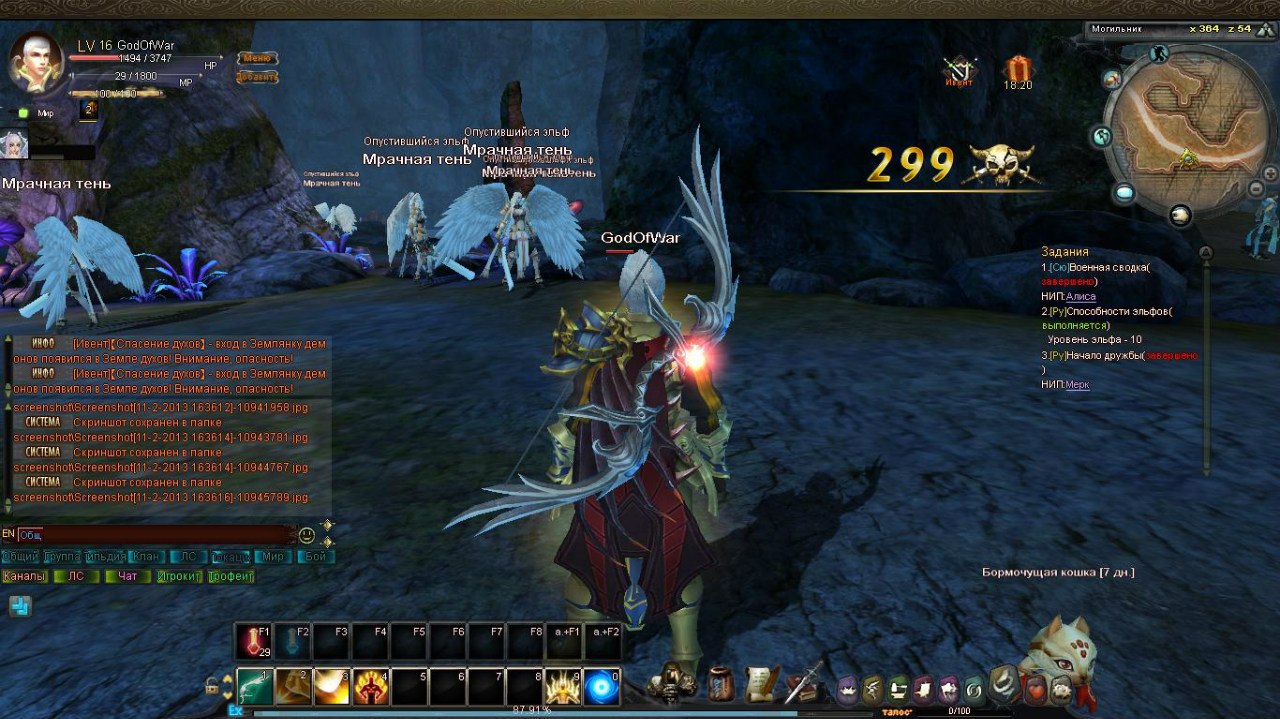The image size is (1280, 719).
Task: Follow the Алиса NPC link in quest tracker
Action: (1081, 297)
